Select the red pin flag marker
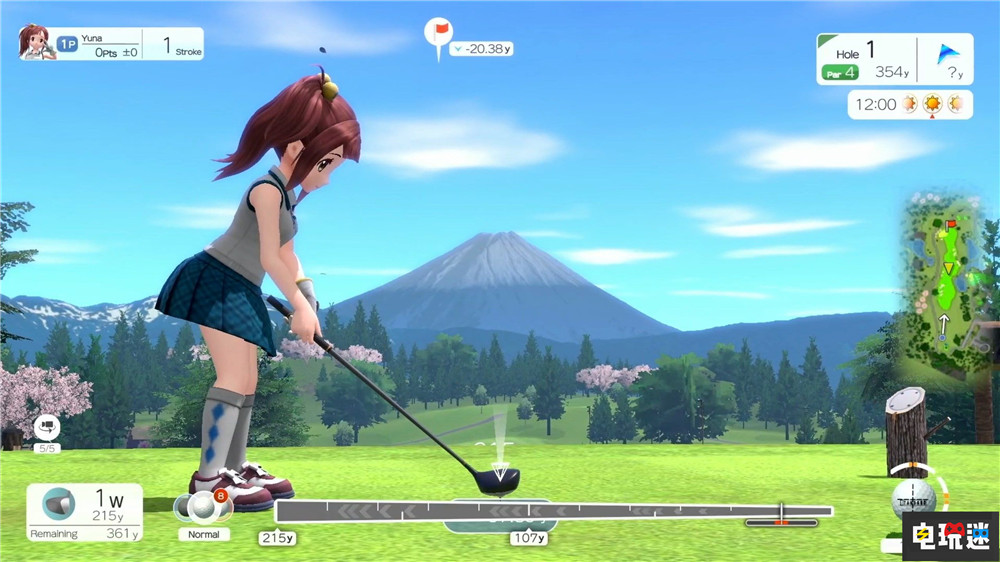Viewport: 1000px width, 562px height. pyautogui.click(x=438, y=32)
